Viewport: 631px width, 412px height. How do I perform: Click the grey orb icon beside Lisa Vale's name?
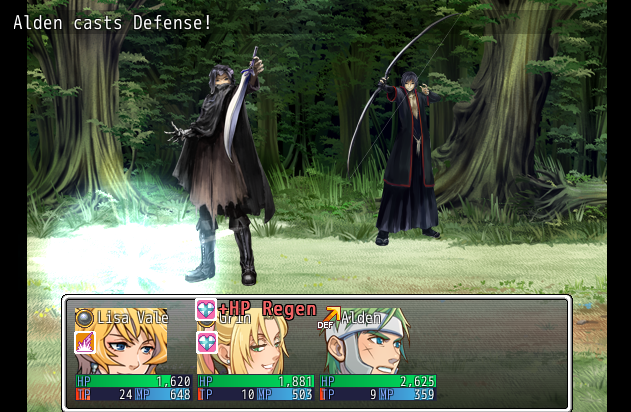pos(85,318)
